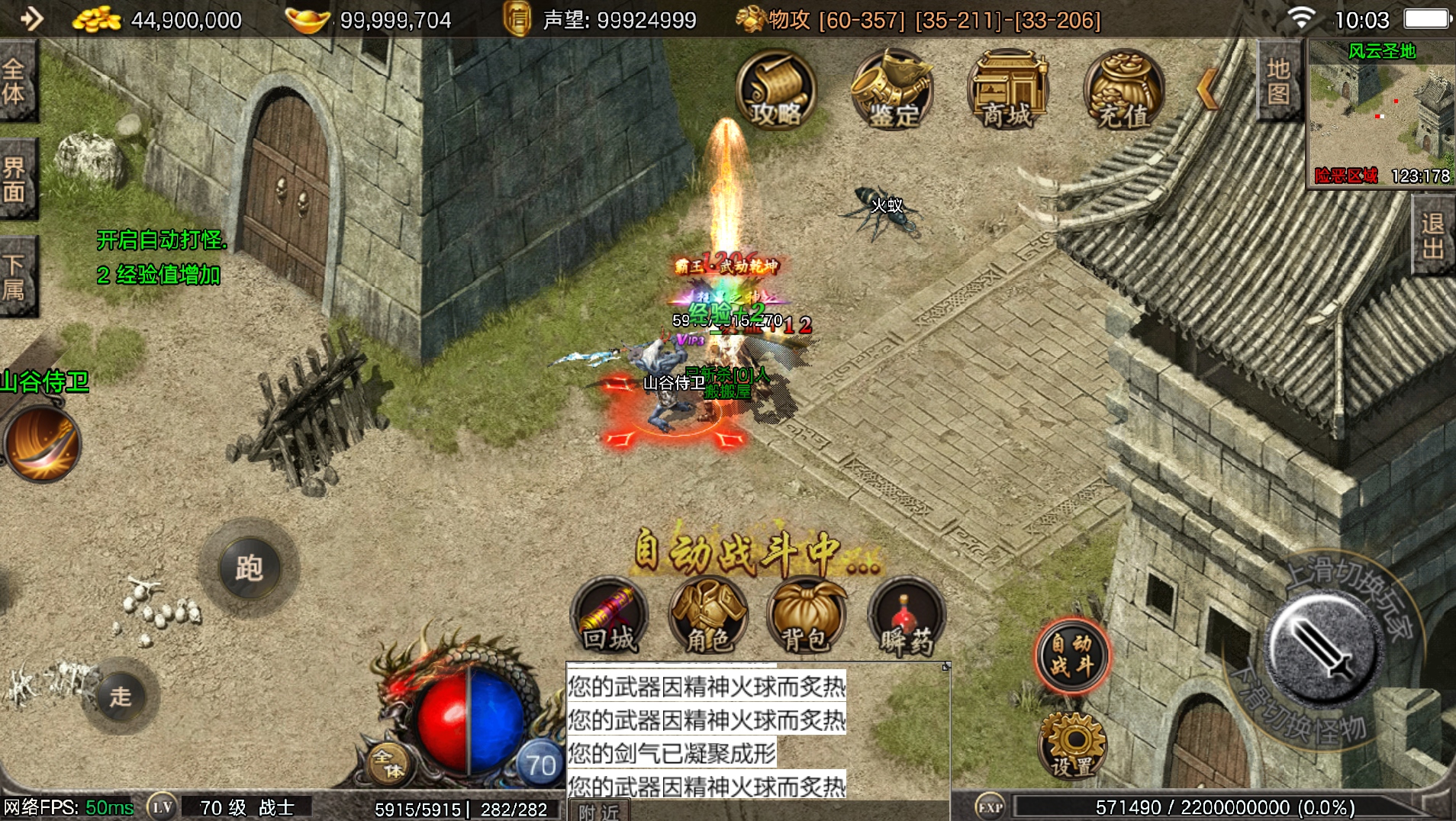Open the 商城 shop

point(1008,90)
